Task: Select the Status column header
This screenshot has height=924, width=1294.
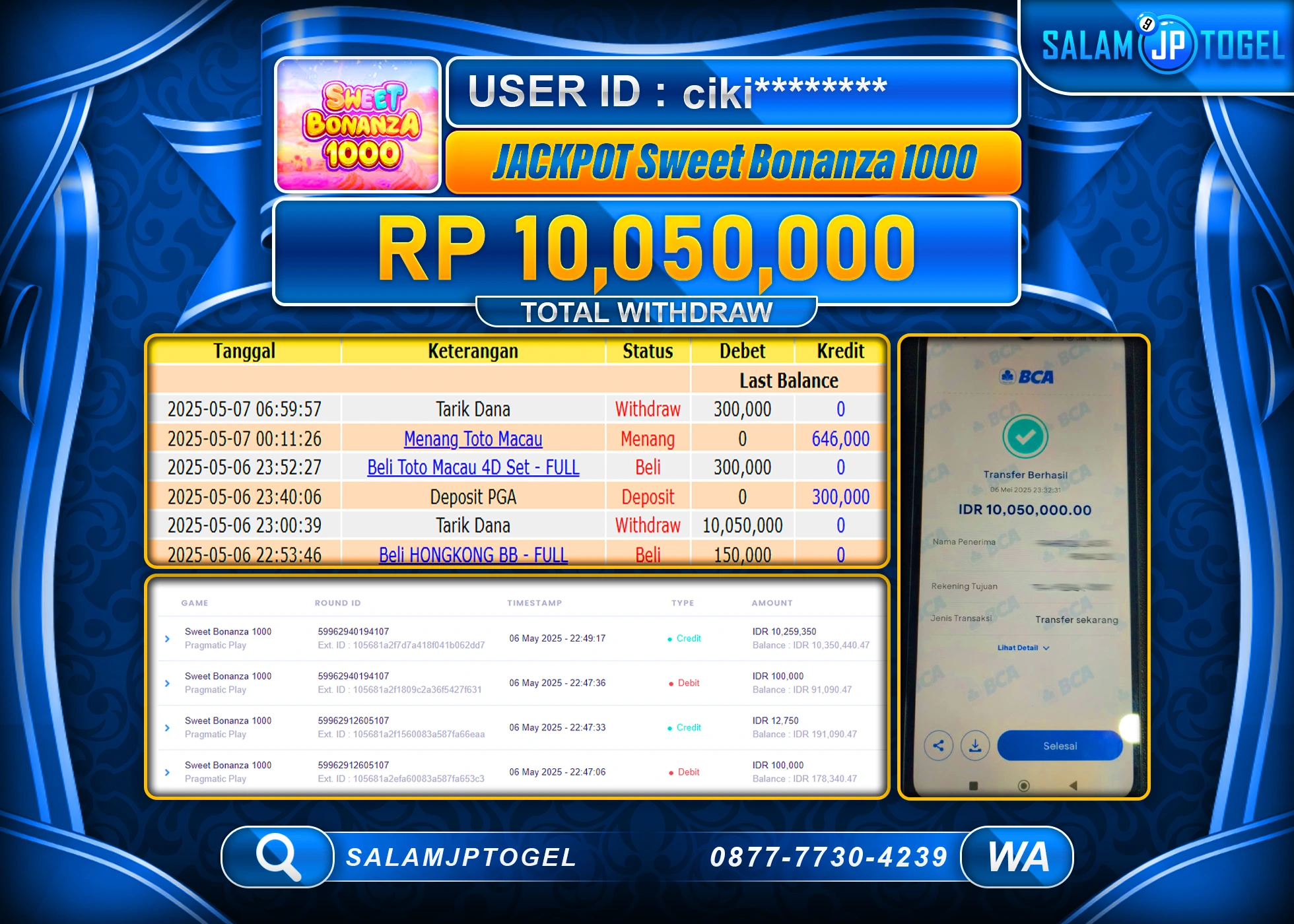Action: [648, 351]
